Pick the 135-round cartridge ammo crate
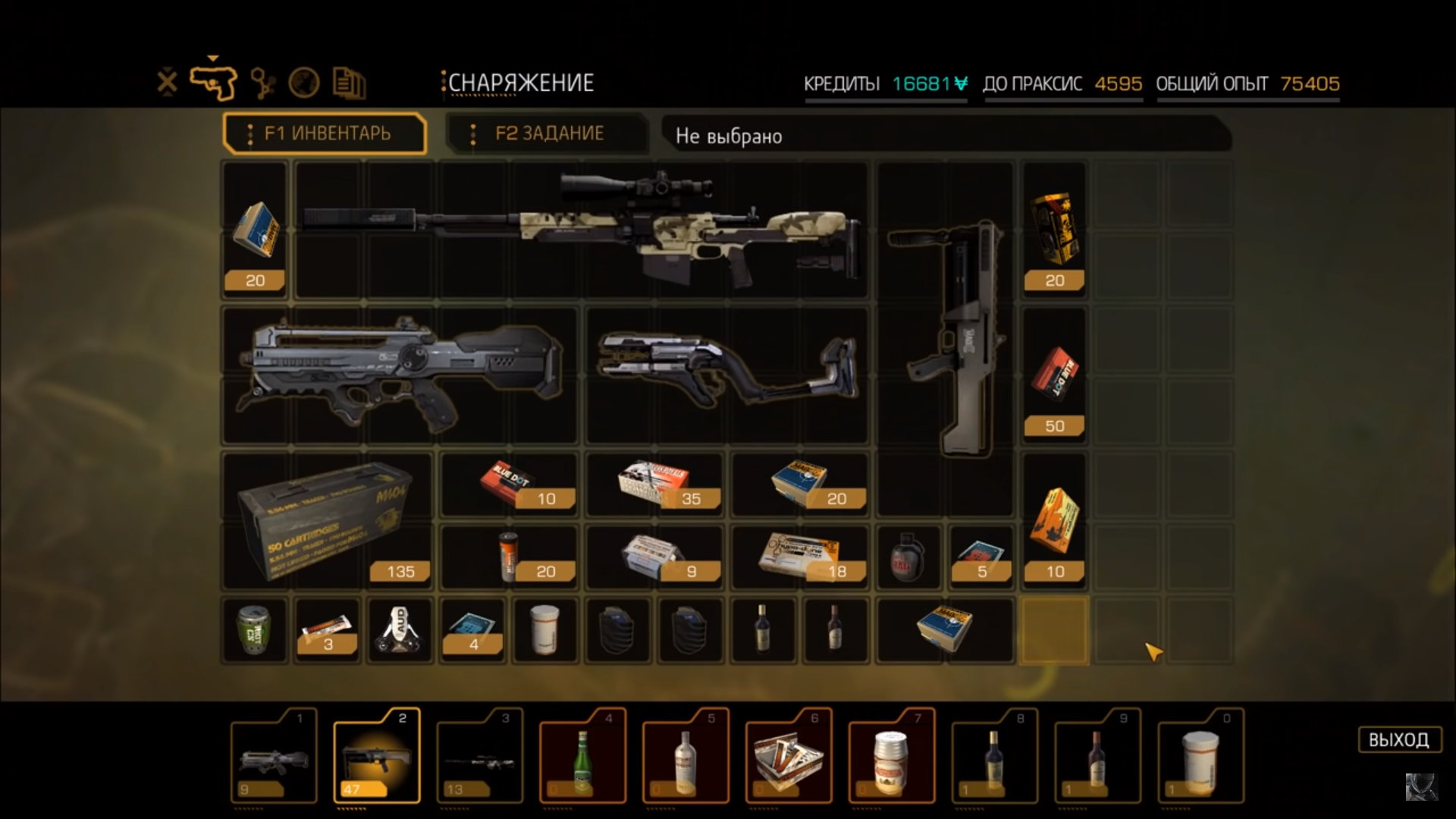 327,521
